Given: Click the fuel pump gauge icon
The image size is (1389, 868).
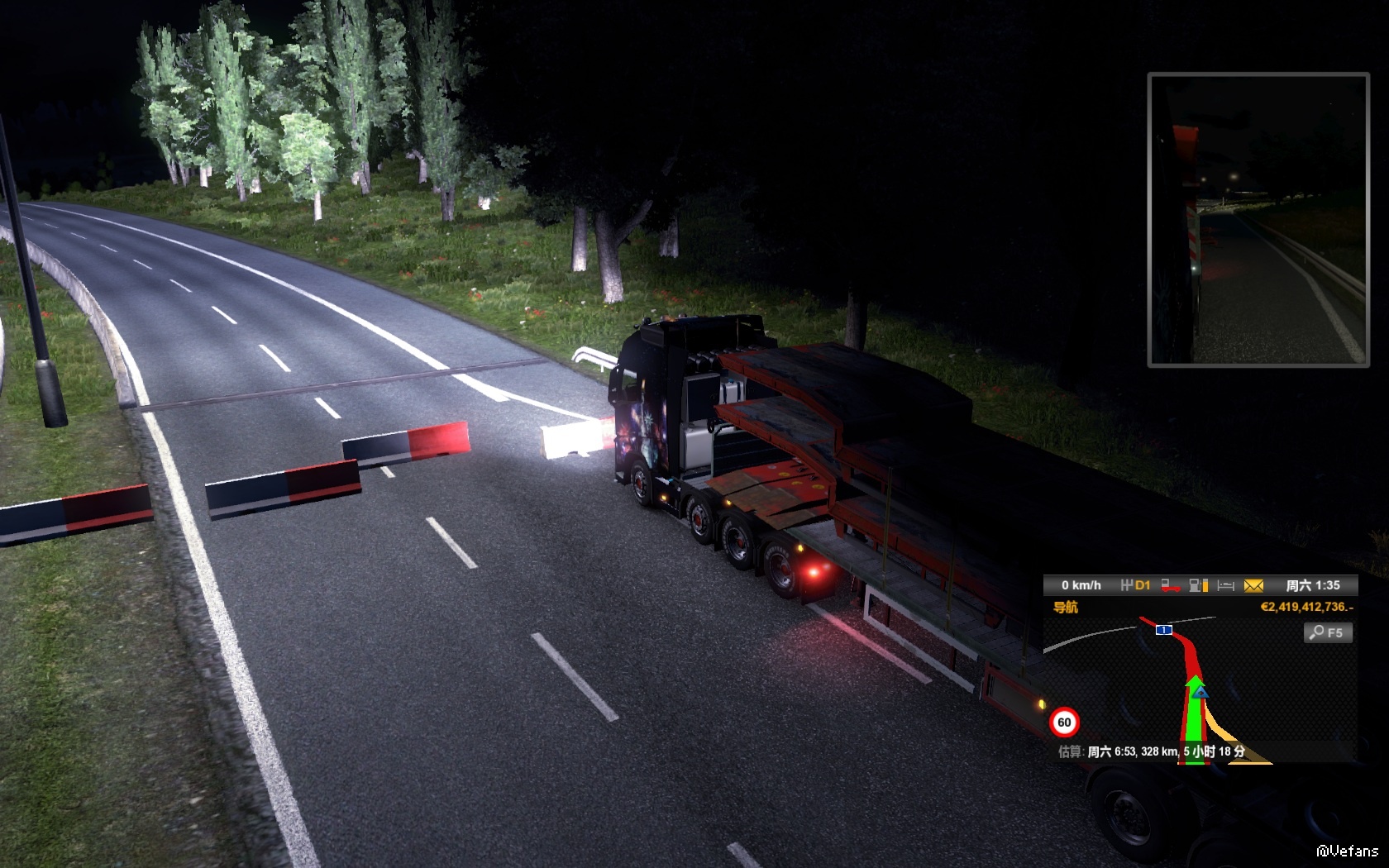Looking at the screenshot, I should 1198,585.
